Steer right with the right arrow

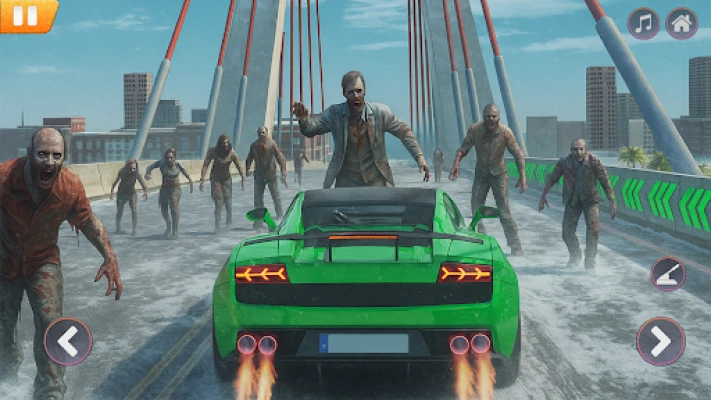(x=661, y=341)
